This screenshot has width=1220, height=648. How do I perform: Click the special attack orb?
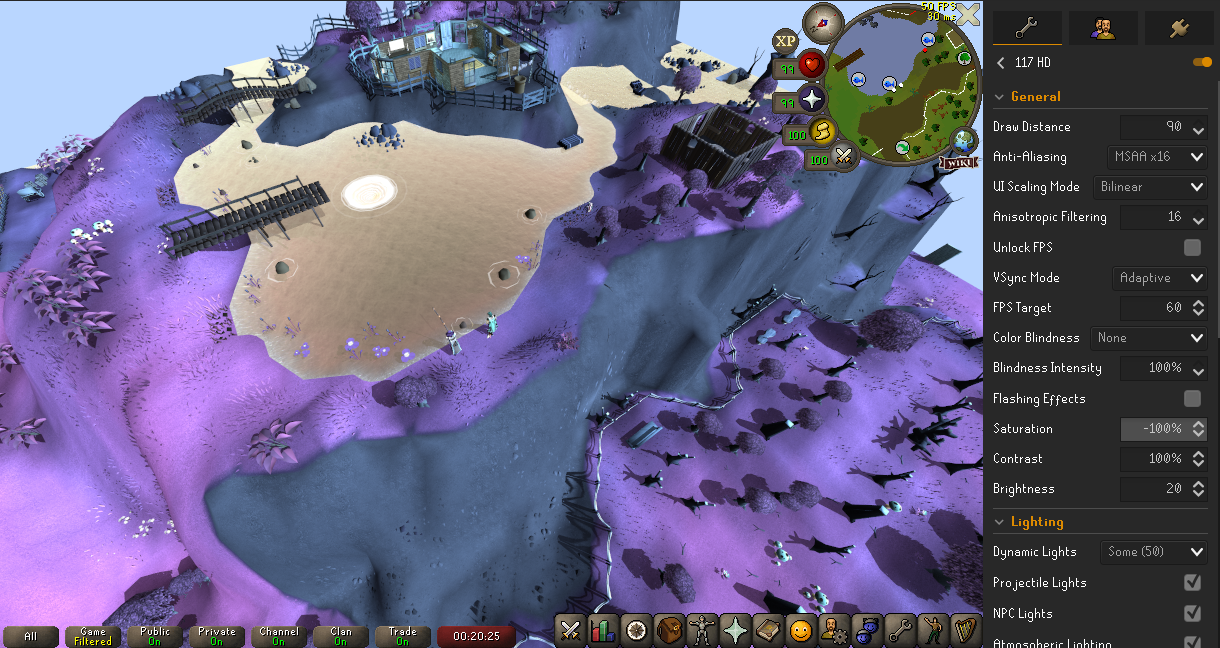(845, 157)
